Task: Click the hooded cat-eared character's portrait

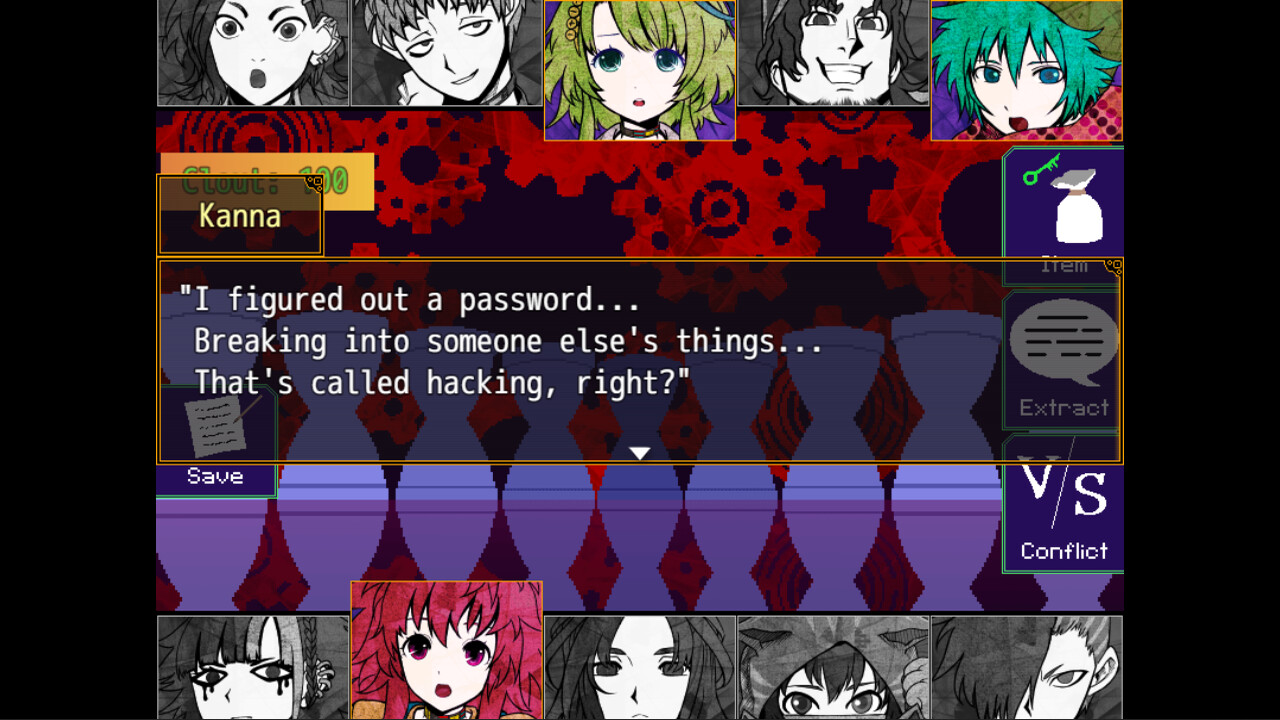Action: click(x=832, y=666)
